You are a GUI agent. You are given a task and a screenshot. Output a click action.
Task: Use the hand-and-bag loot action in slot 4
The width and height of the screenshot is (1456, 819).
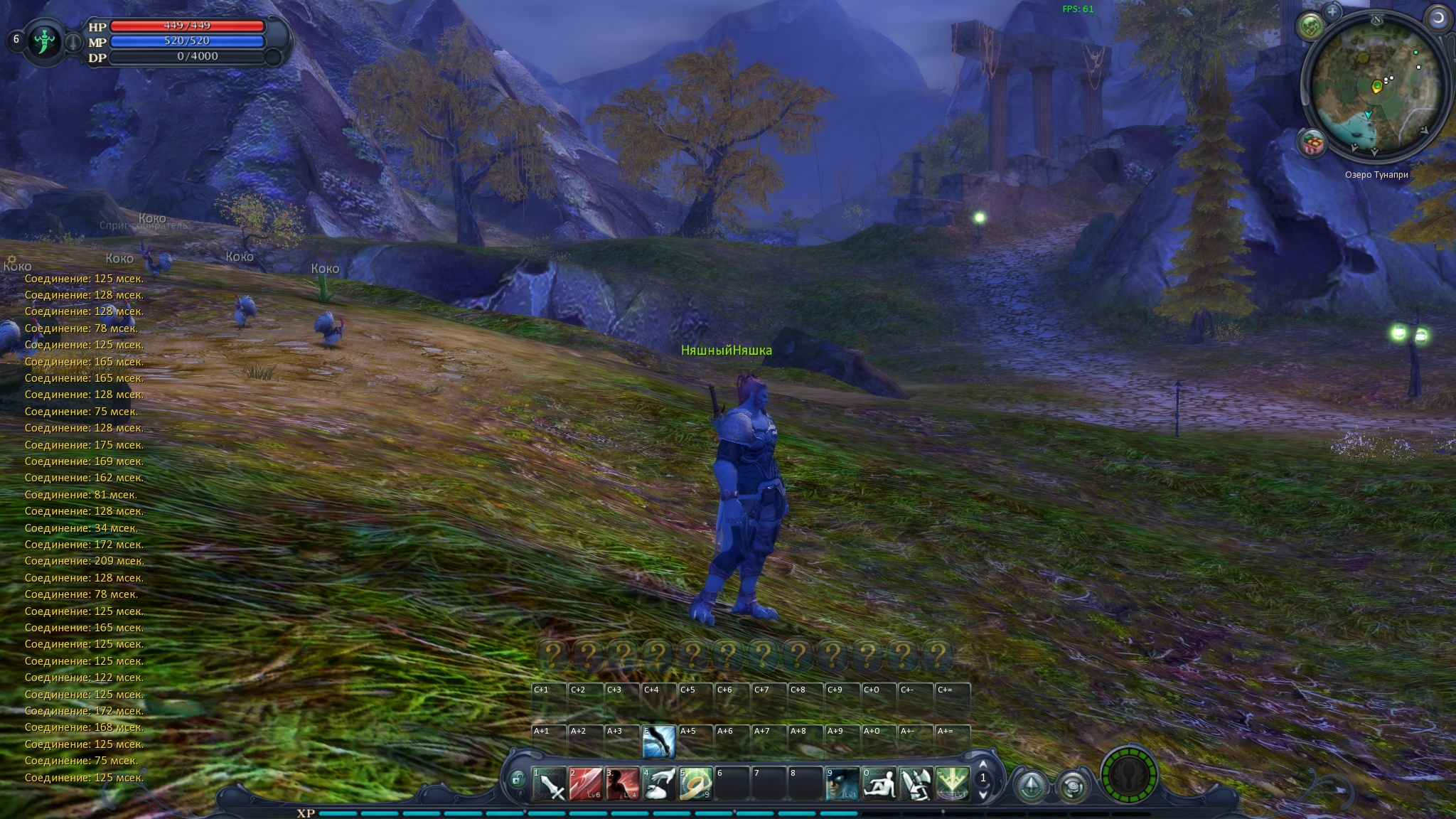tap(659, 783)
